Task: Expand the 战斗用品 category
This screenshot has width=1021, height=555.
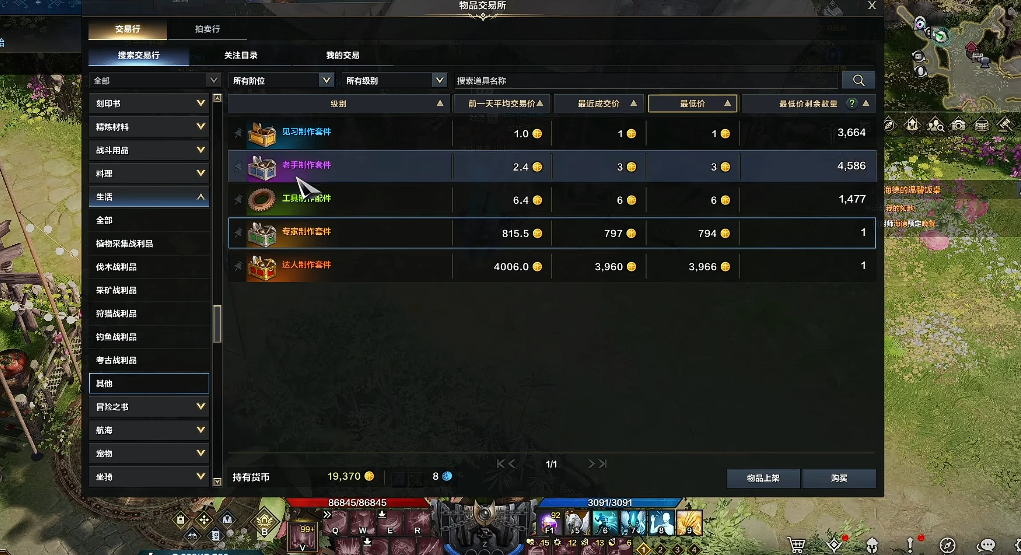Action: point(149,151)
